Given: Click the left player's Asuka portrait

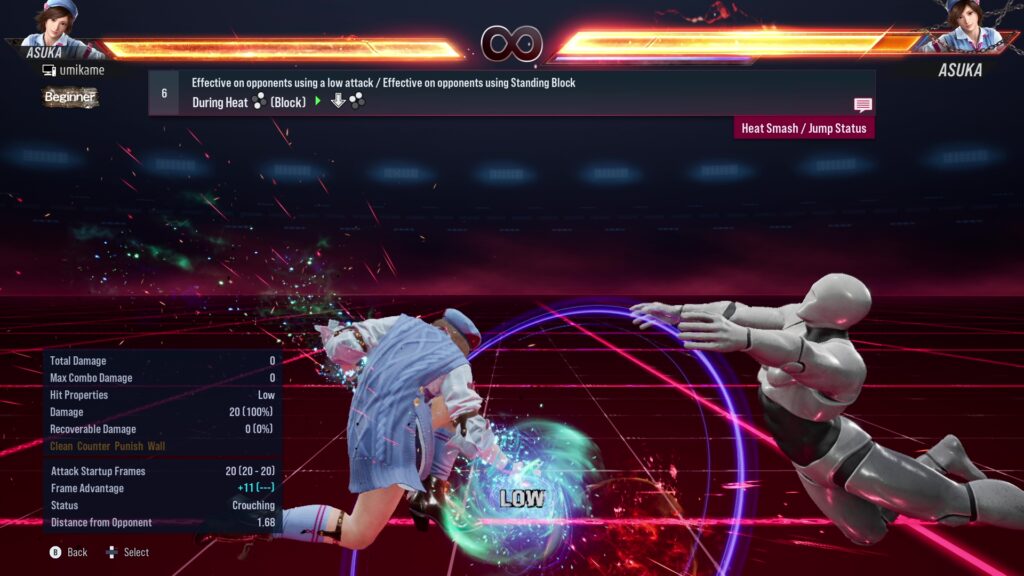Looking at the screenshot, I should pos(57,24).
